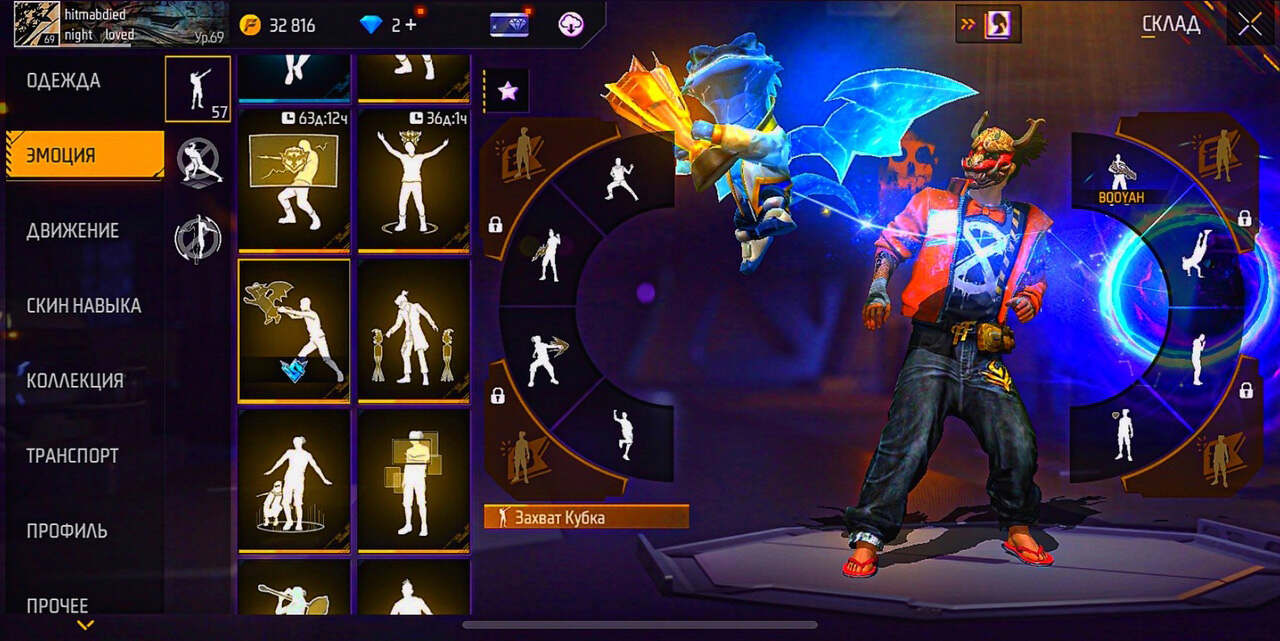Open the СКЛАД storage label
Image resolution: width=1280 pixels, height=641 pixels.
1171,25
